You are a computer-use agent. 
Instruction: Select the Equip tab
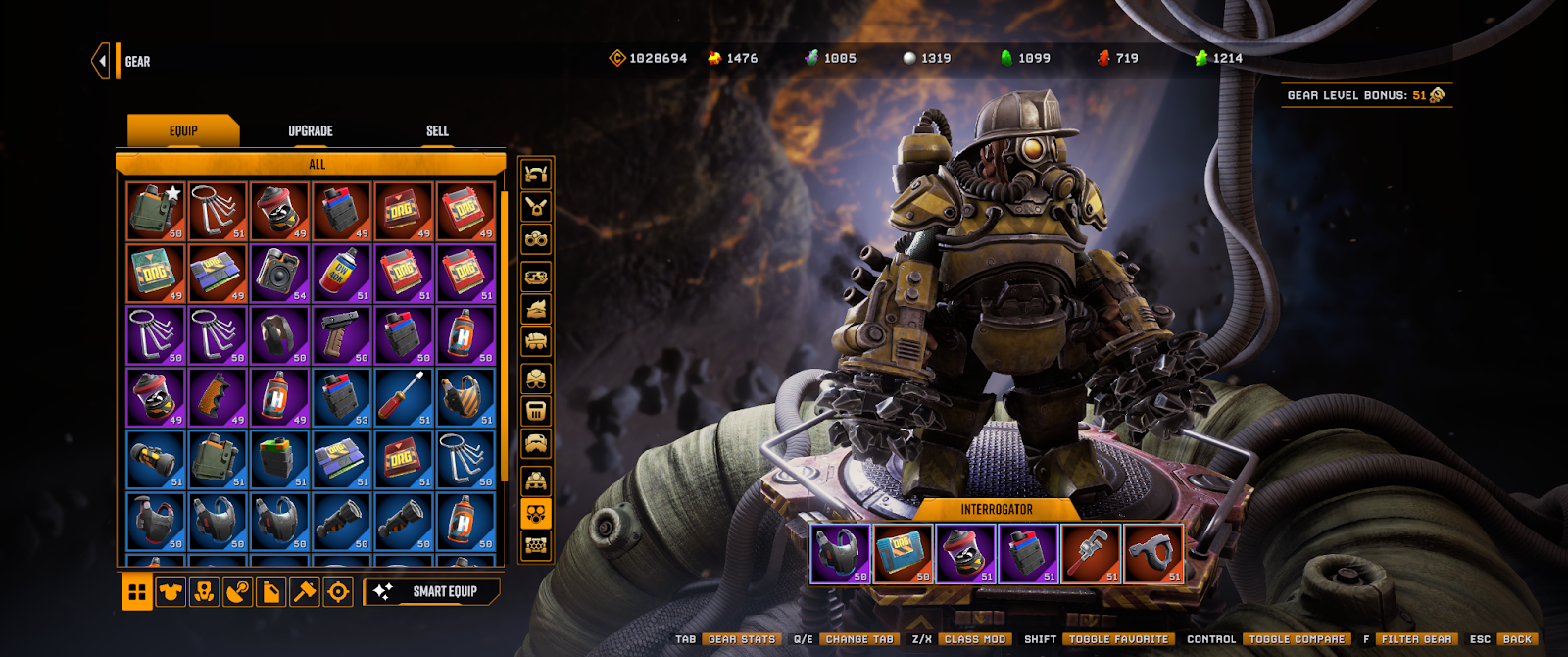pos(183,130)
